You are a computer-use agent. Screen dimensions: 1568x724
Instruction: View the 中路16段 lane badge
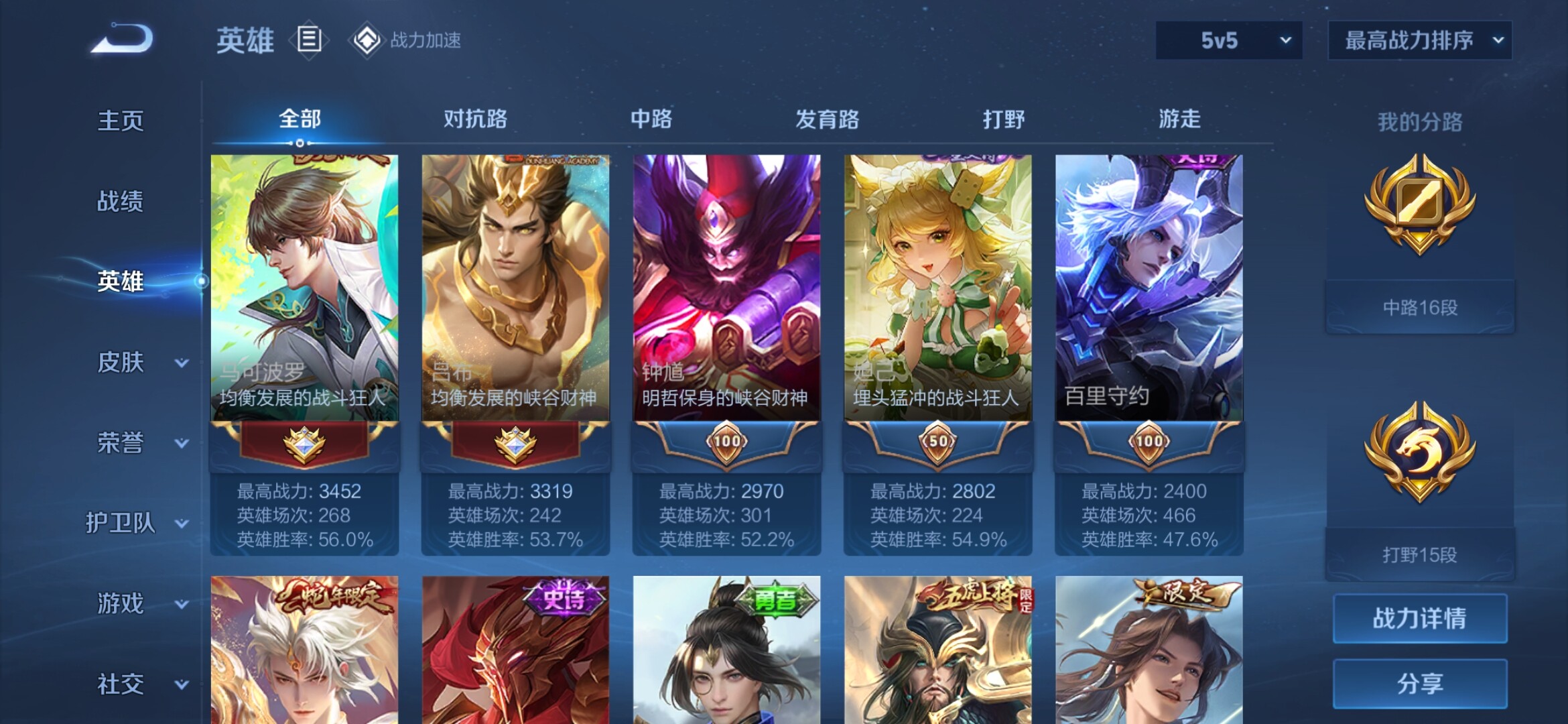click(x=1420, y=241)
